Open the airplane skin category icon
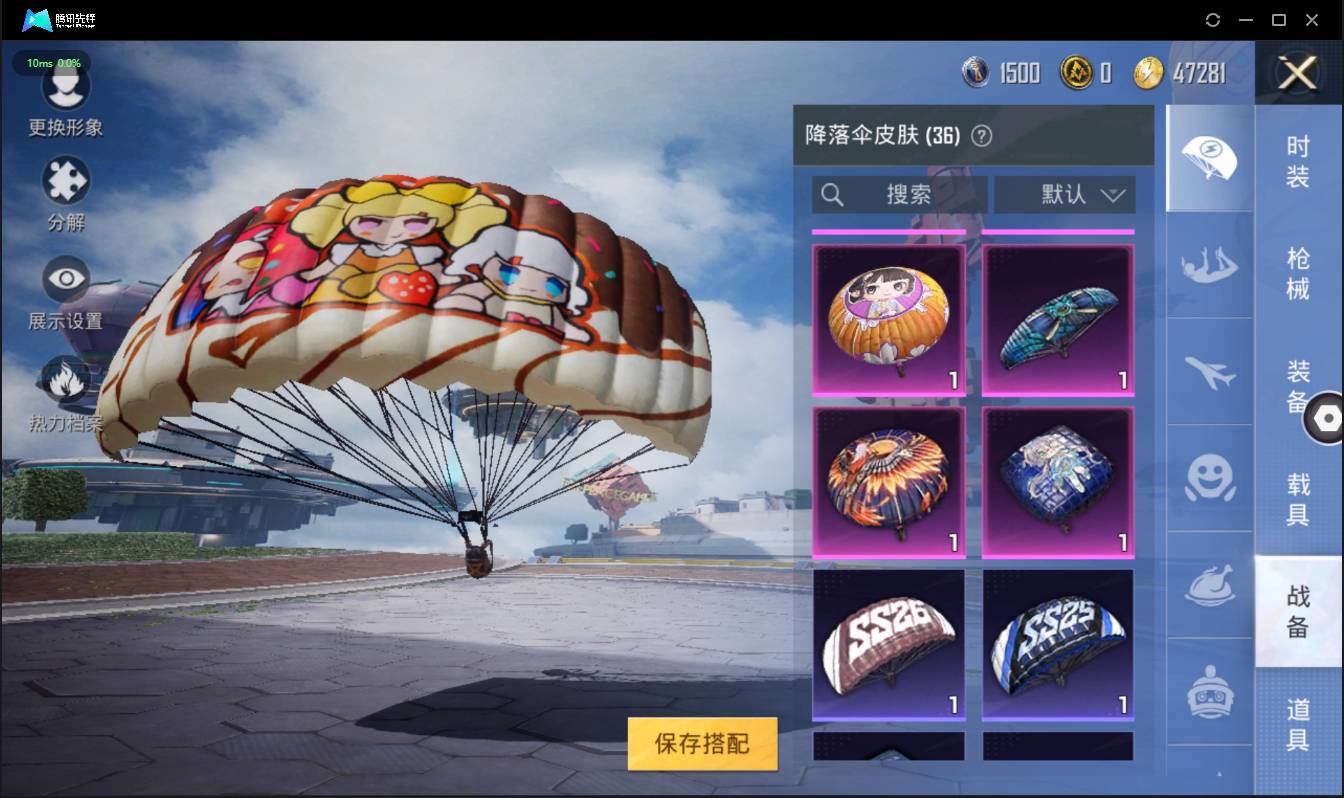1344x798 pixels. click(x=1209, y=372)
